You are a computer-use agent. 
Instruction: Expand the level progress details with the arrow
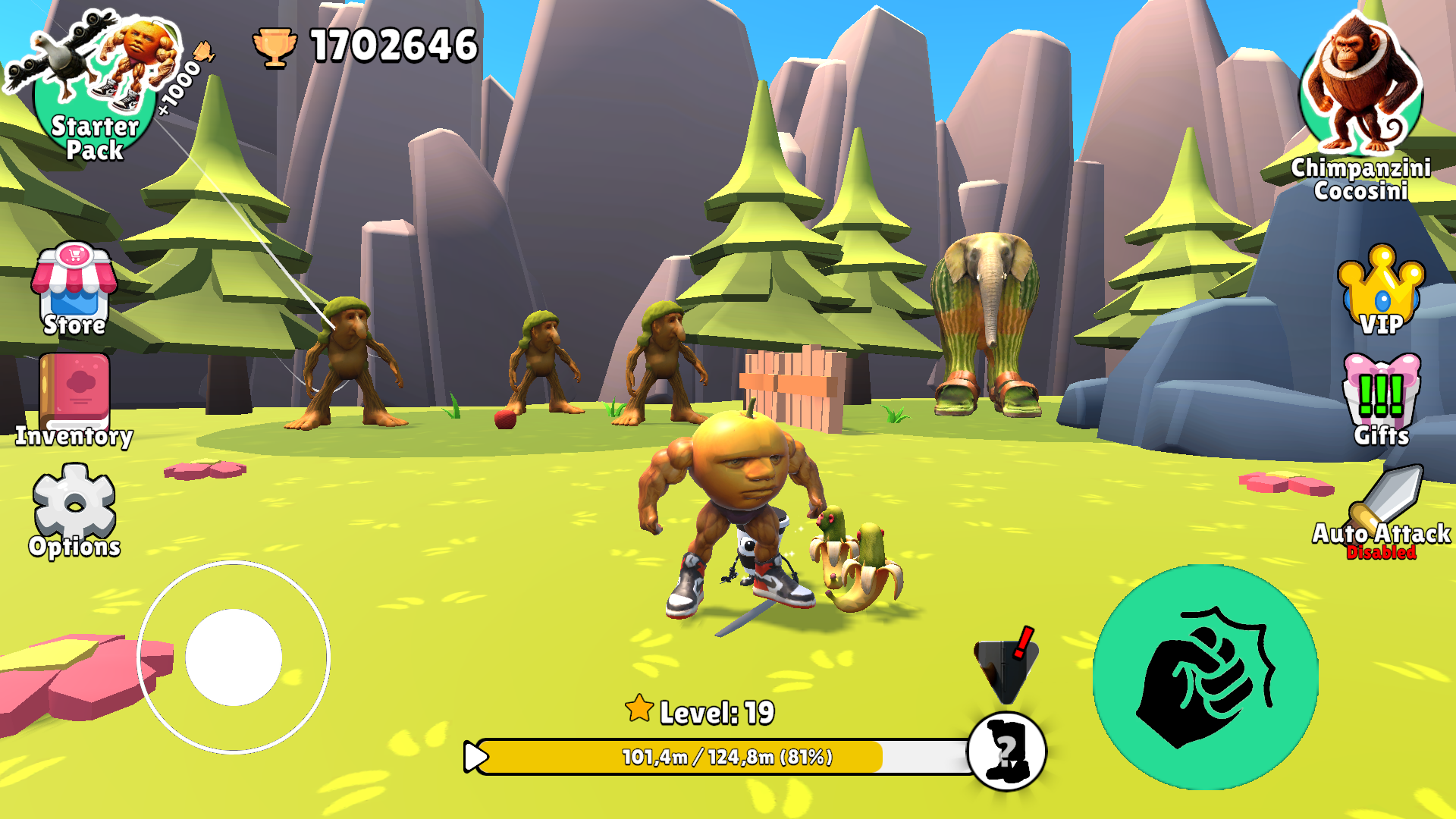click(x=474, y=755)
